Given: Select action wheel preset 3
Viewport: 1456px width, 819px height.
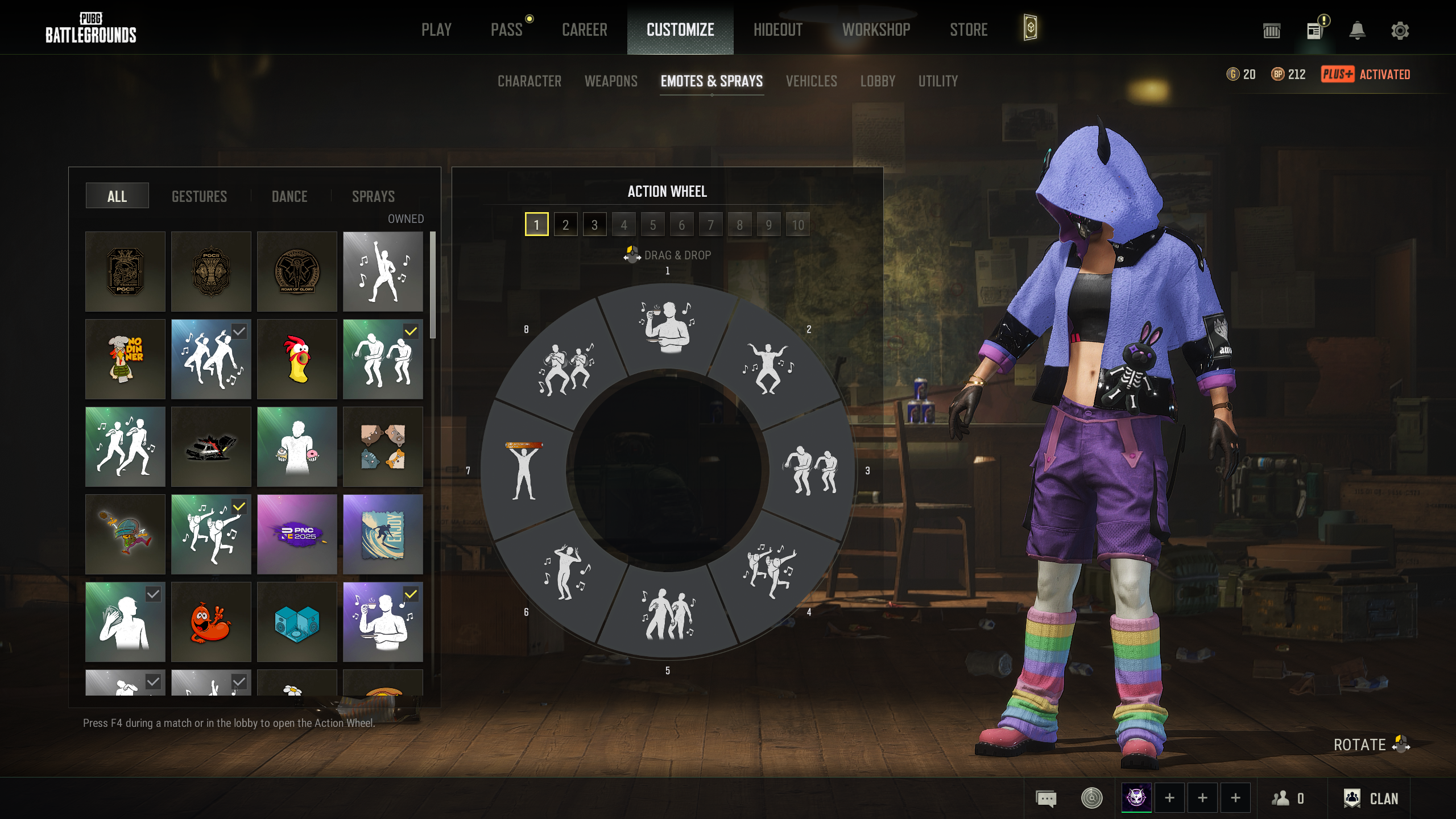Looking at the screenshot, I should (594, 225).
